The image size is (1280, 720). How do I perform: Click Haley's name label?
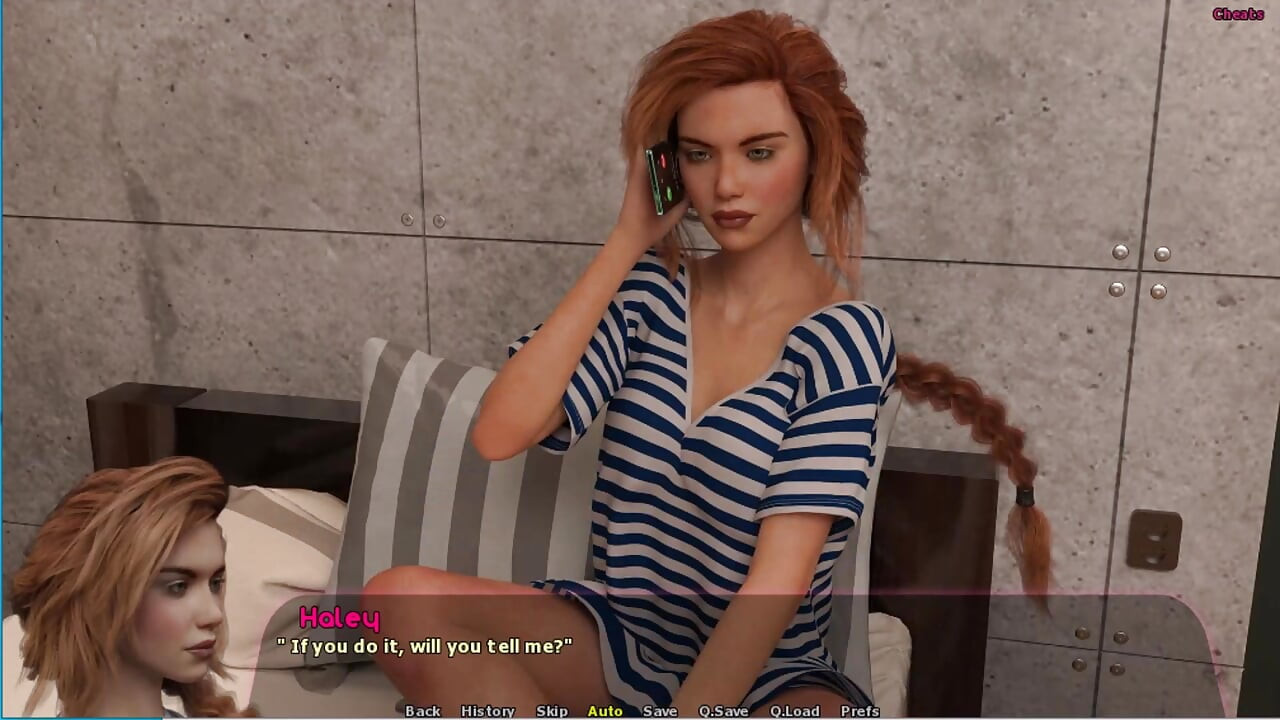(345, 618)
